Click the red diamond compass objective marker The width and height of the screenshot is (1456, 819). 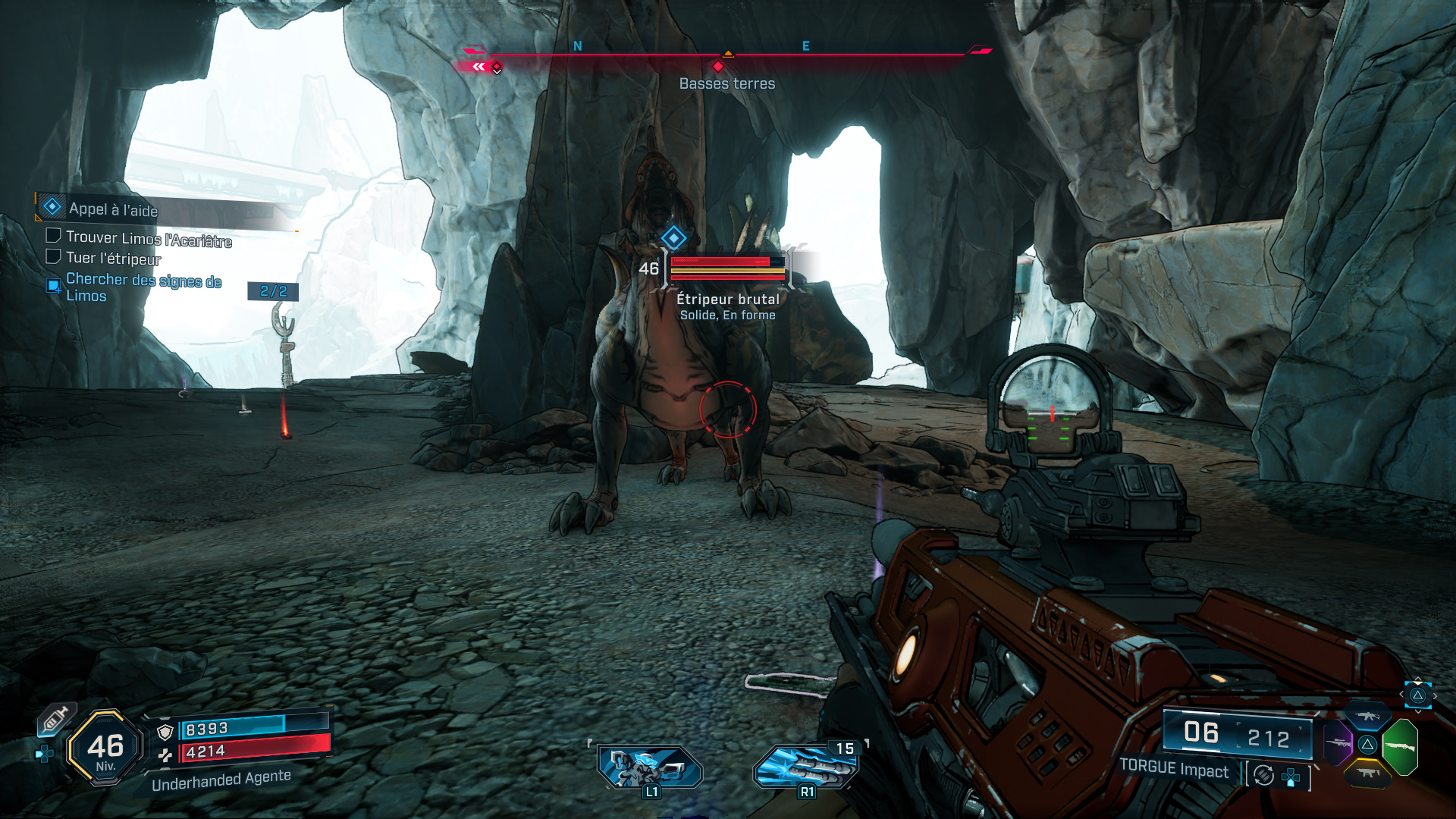717,67
